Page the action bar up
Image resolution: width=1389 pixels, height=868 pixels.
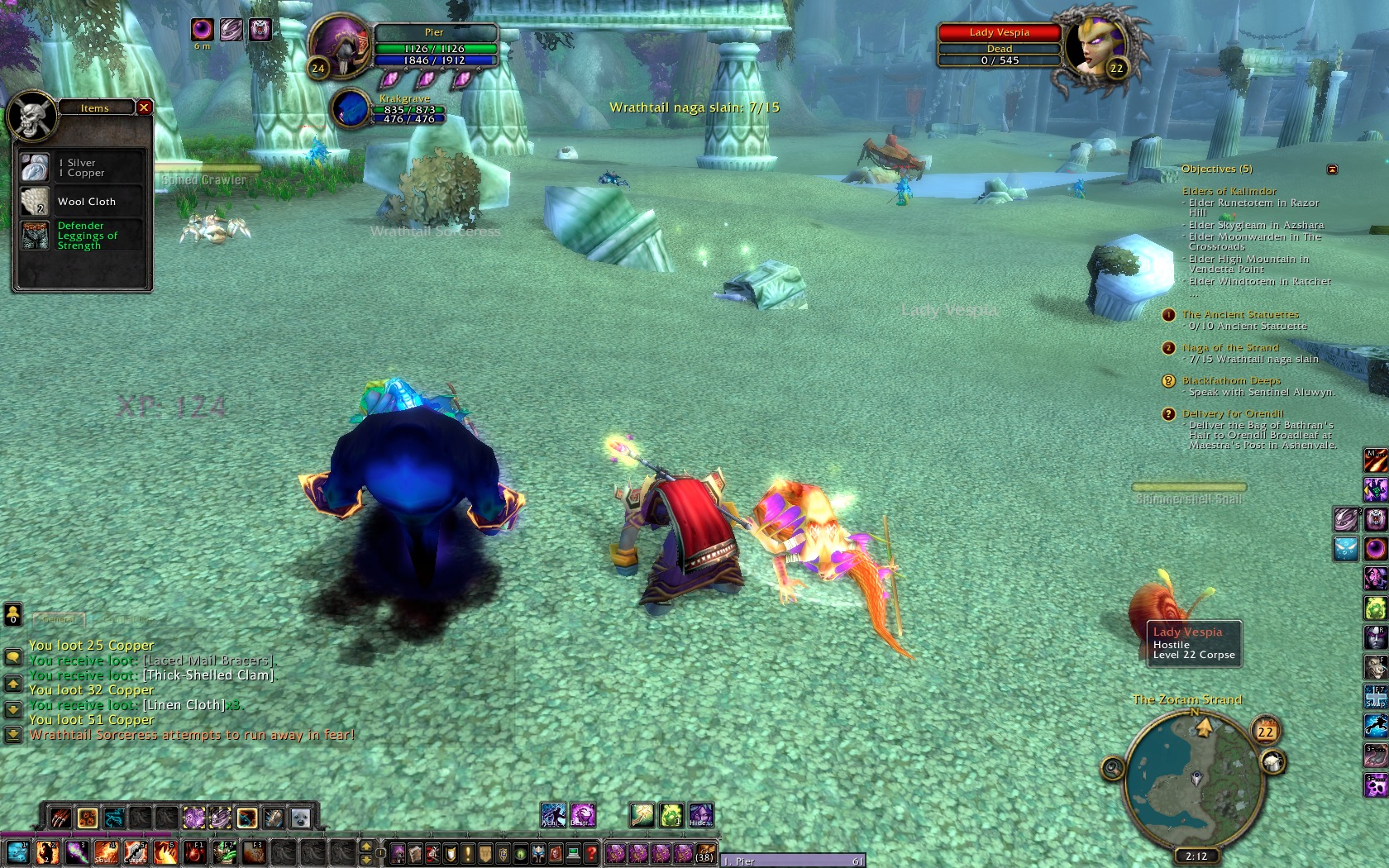pyautogui.click(x=366, y=846)
